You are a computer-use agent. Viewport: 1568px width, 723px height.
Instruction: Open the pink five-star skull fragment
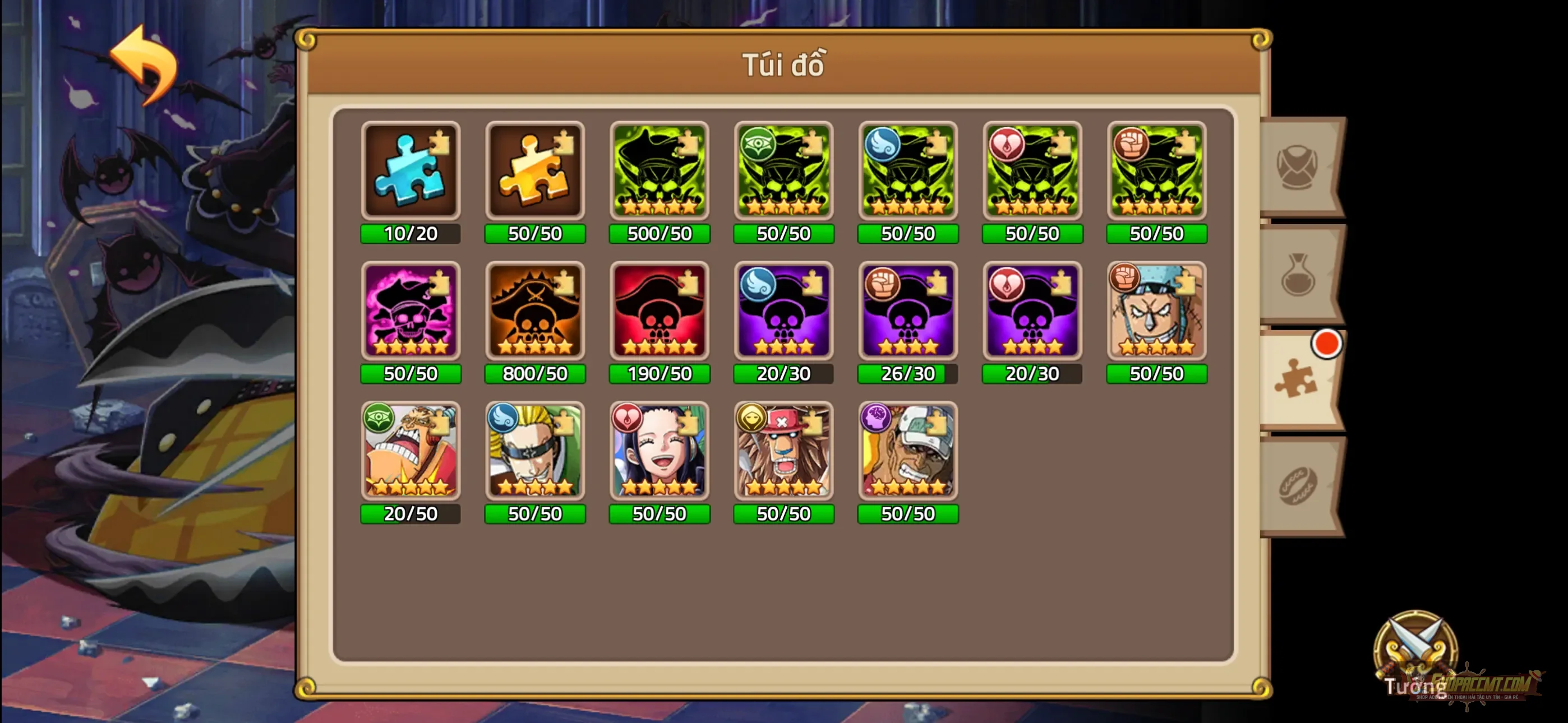411,312
